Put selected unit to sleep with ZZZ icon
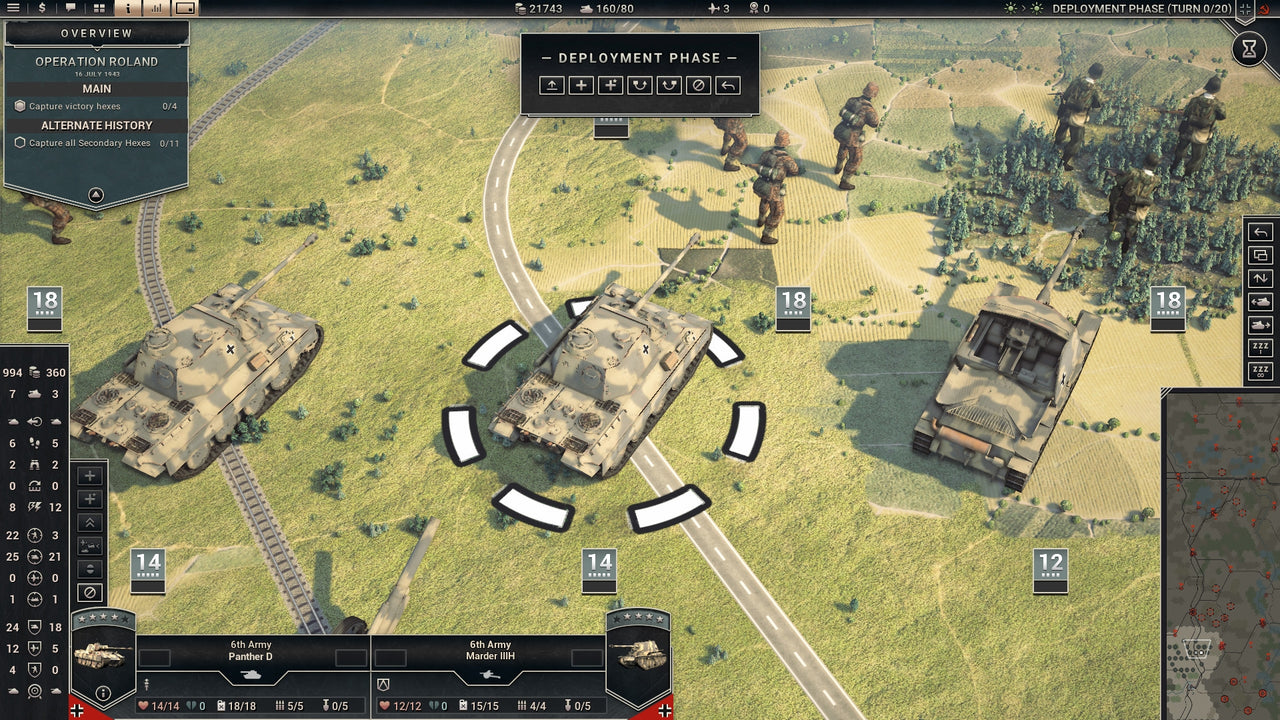1280x720 pixels. click(1259, 345)
